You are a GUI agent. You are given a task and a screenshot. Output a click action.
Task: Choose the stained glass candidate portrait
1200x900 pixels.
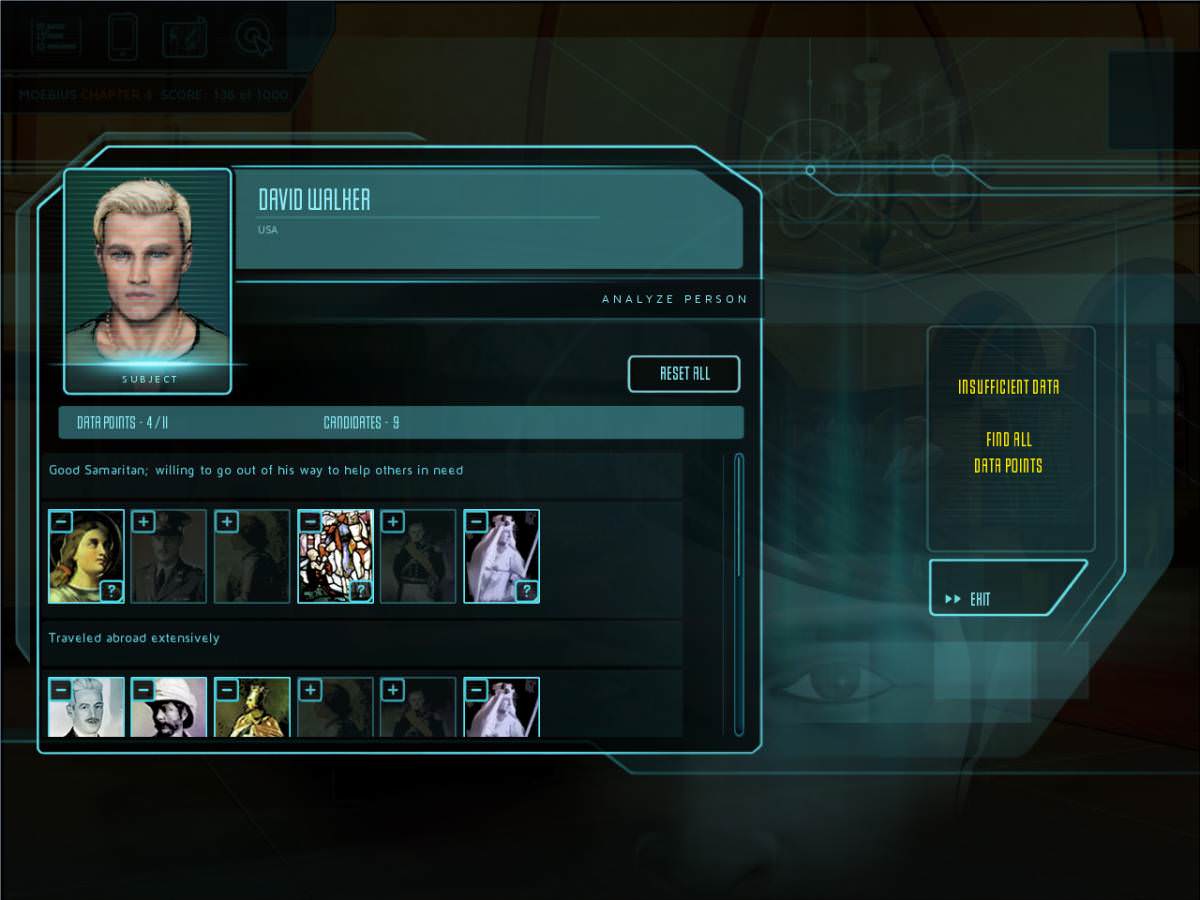[x=335, y=557]
